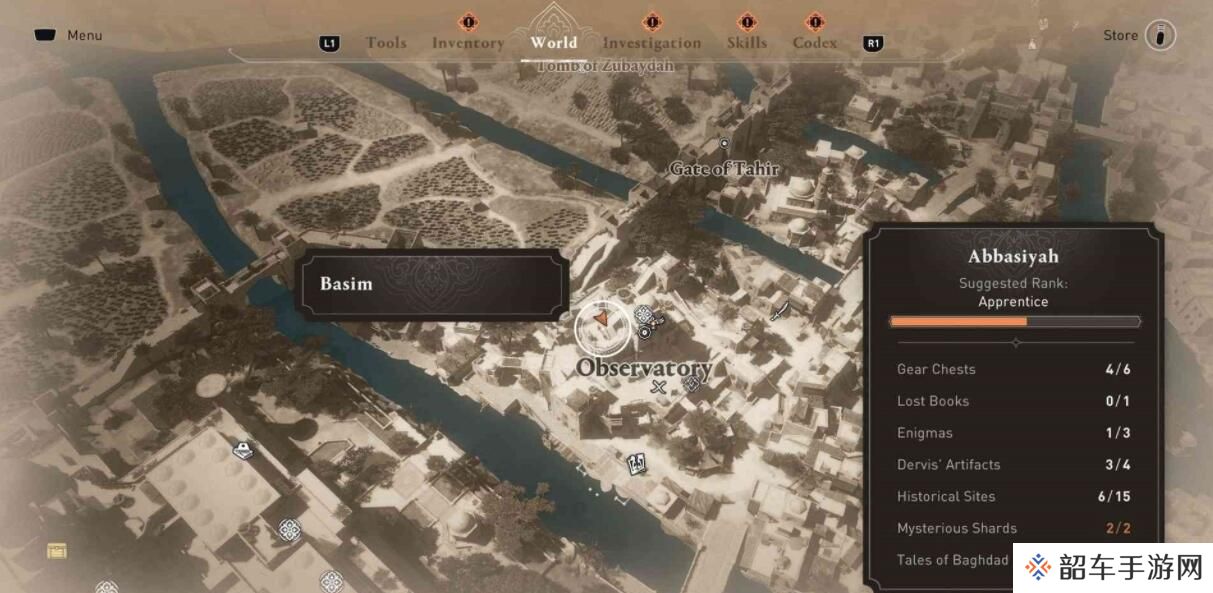The image size is (1213, 593).
Task: Open the Store
Action: coord(1138,35)
